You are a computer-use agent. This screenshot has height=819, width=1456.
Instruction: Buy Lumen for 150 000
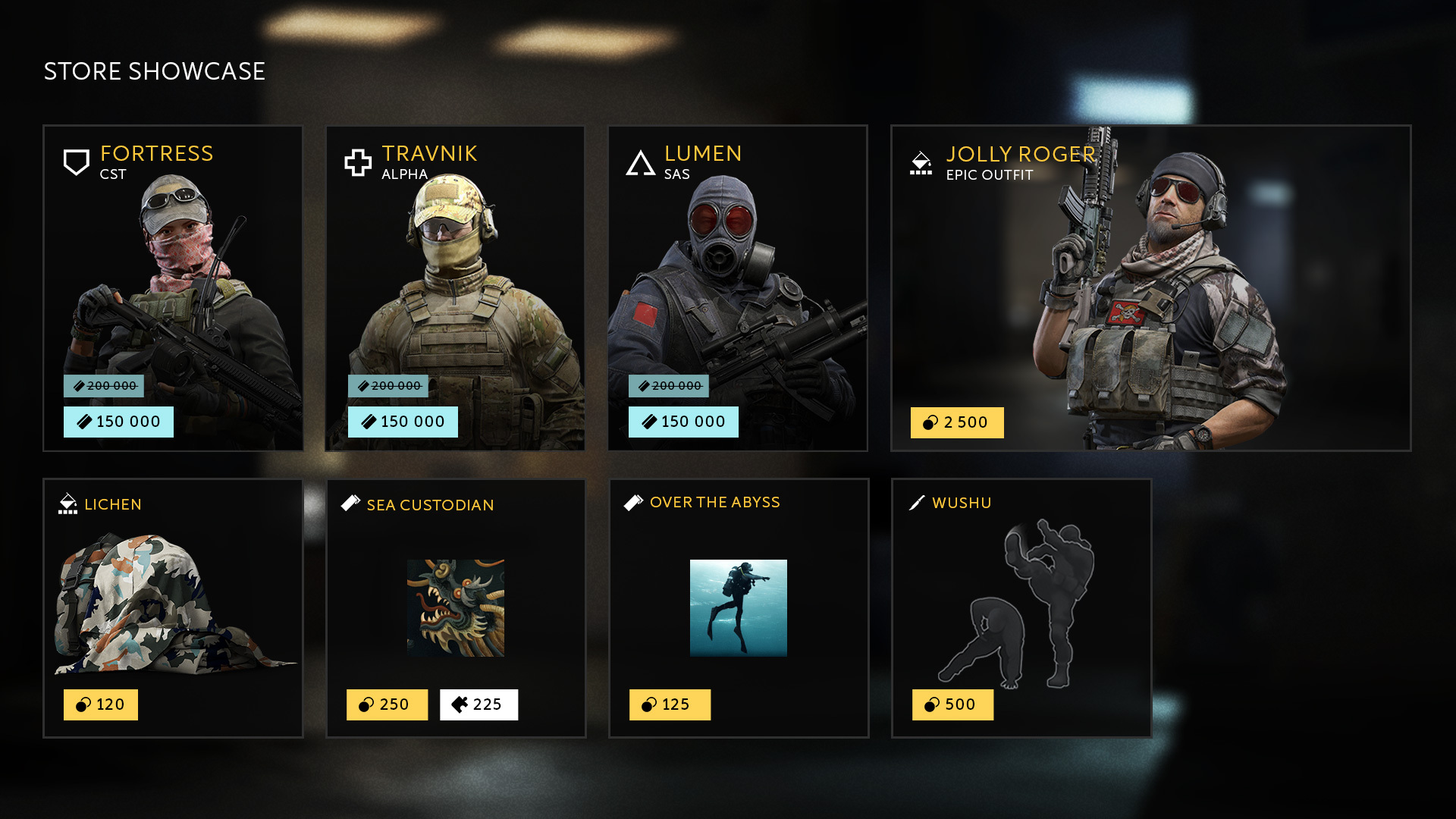tap(683, 422)
